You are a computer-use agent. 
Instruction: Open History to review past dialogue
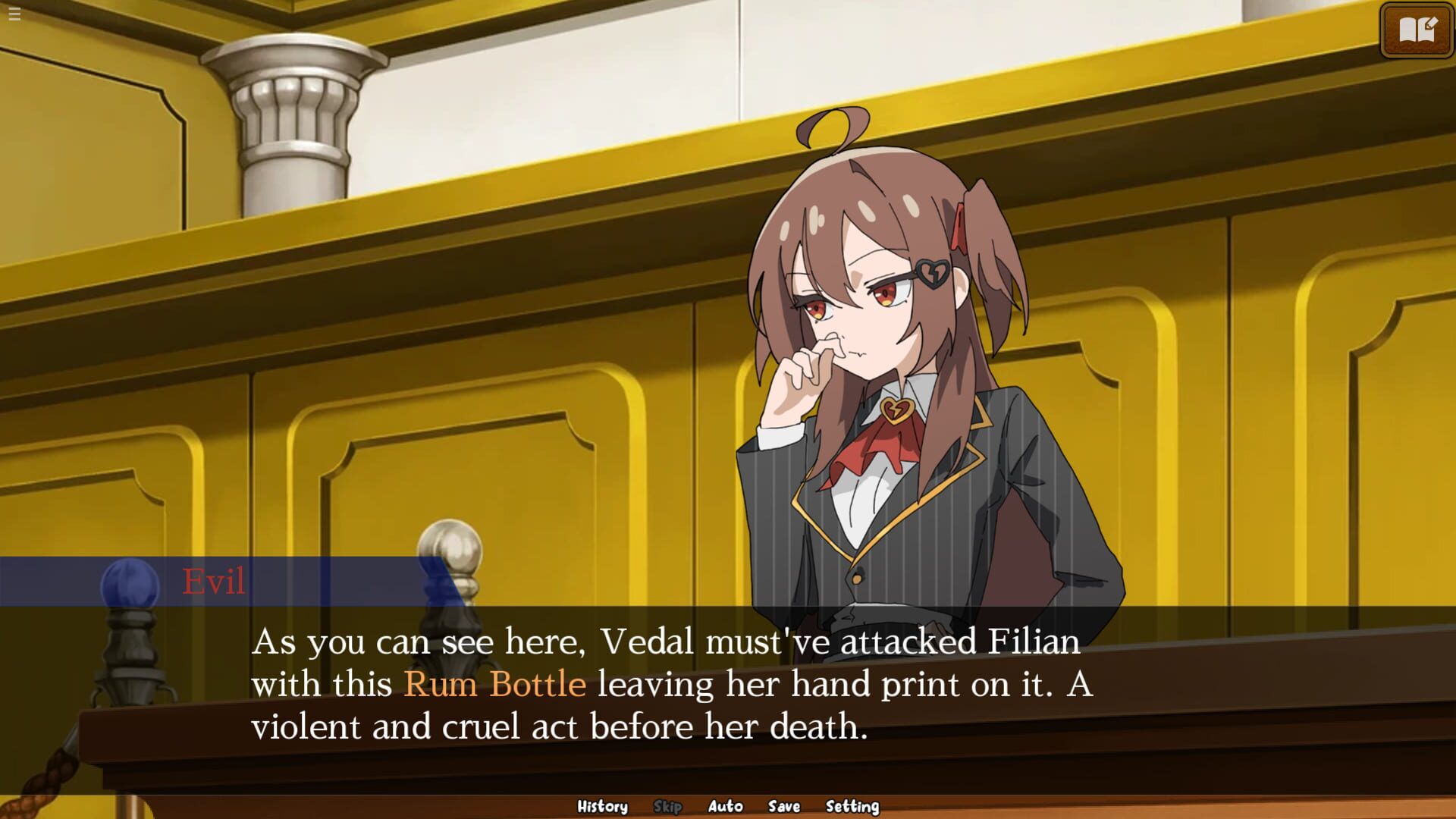(x=603, y=806)
